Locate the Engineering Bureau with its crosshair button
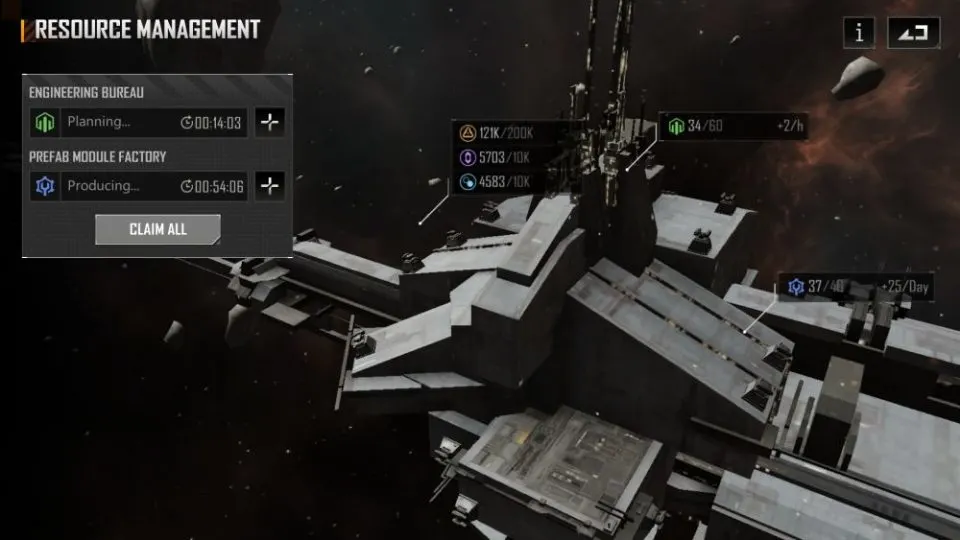 point(270,123)
